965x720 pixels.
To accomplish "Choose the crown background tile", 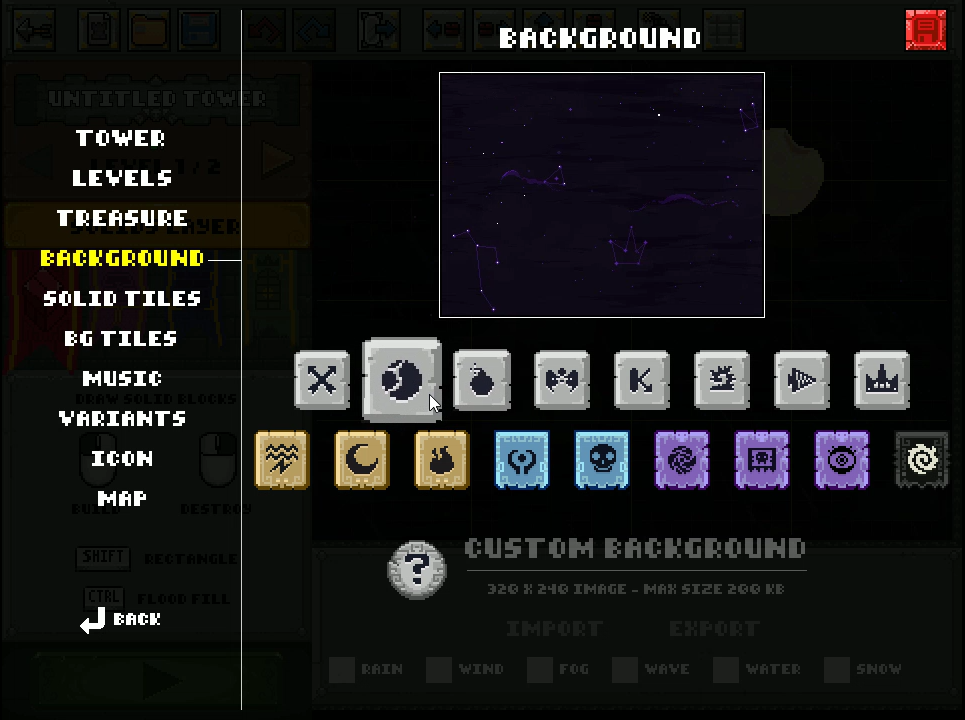I will click(882, 380).
